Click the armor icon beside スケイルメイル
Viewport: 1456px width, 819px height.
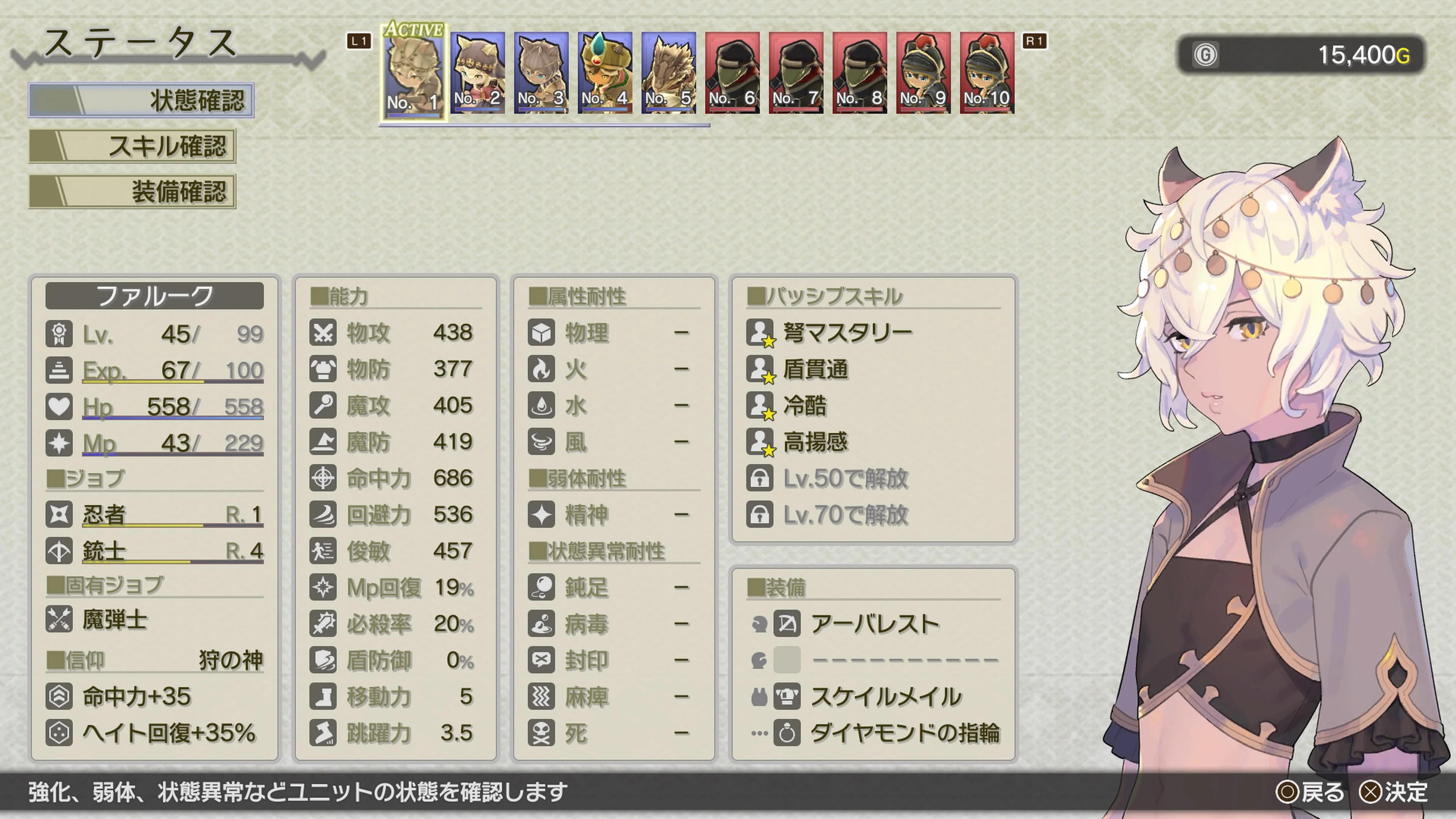click(x=788, y=697)
